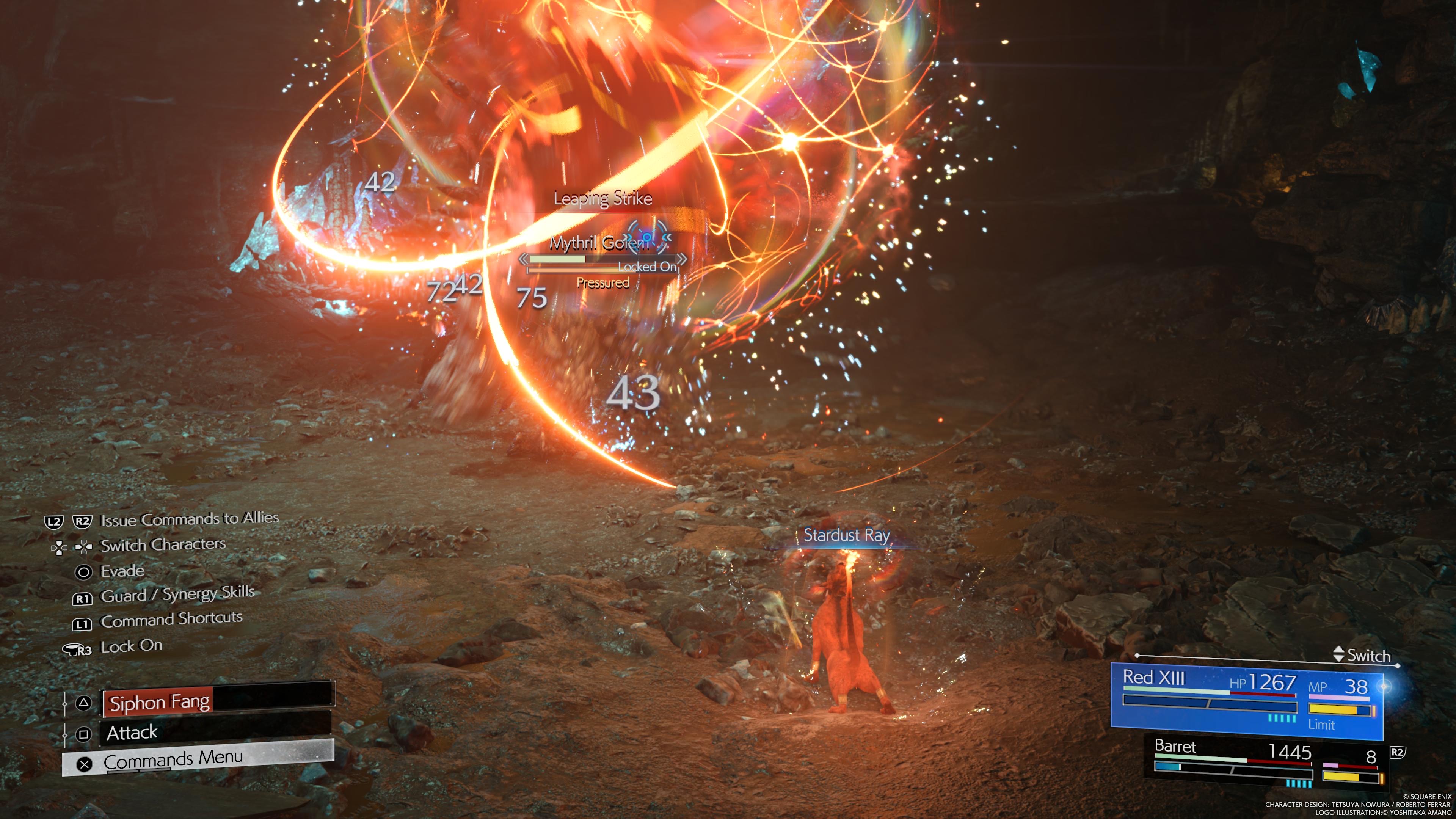Open the Commands Menu
This screenshot has width=1456, height=819.
[x=198, y=759]
